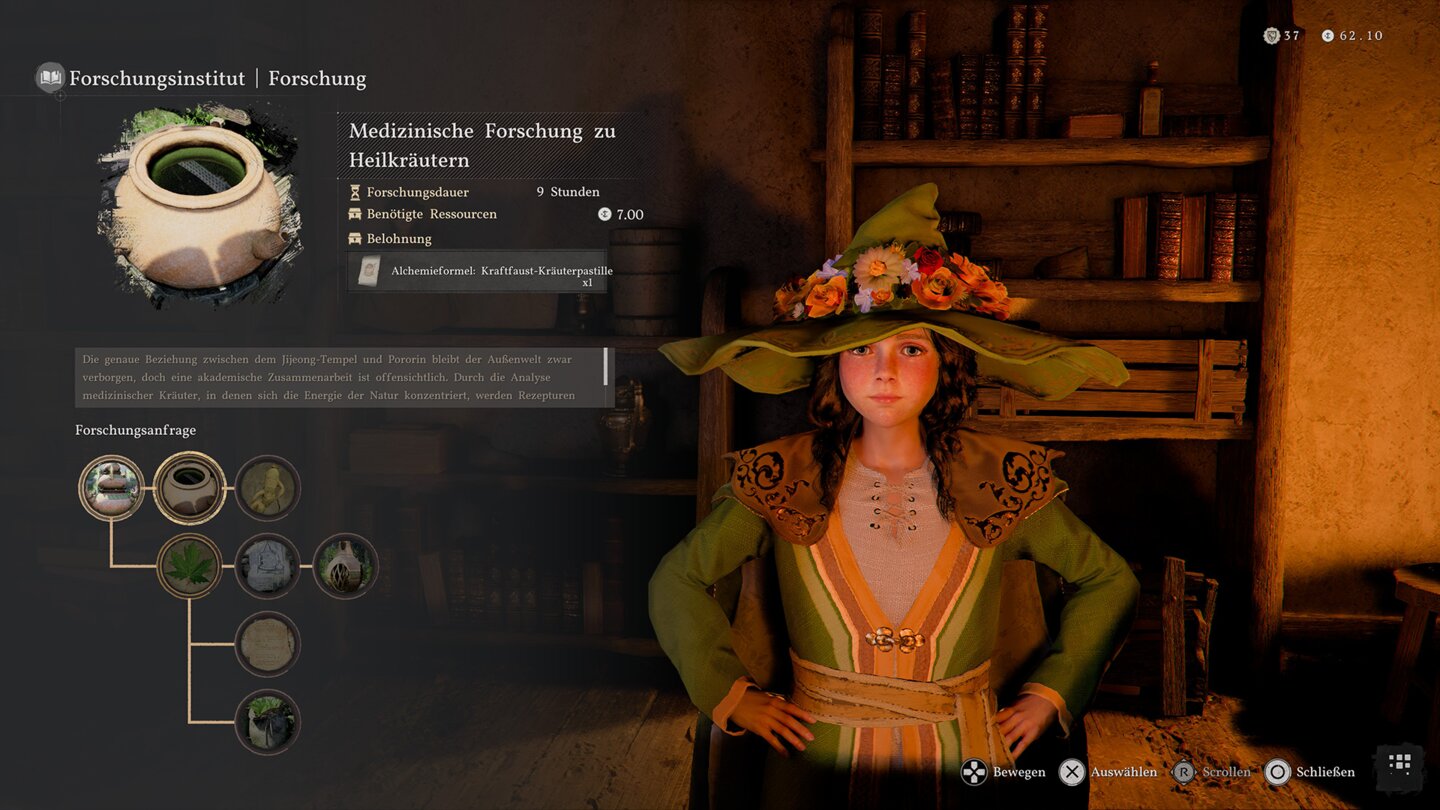
Task: Select the stacked clay pots research node
Action: [112, 488]
